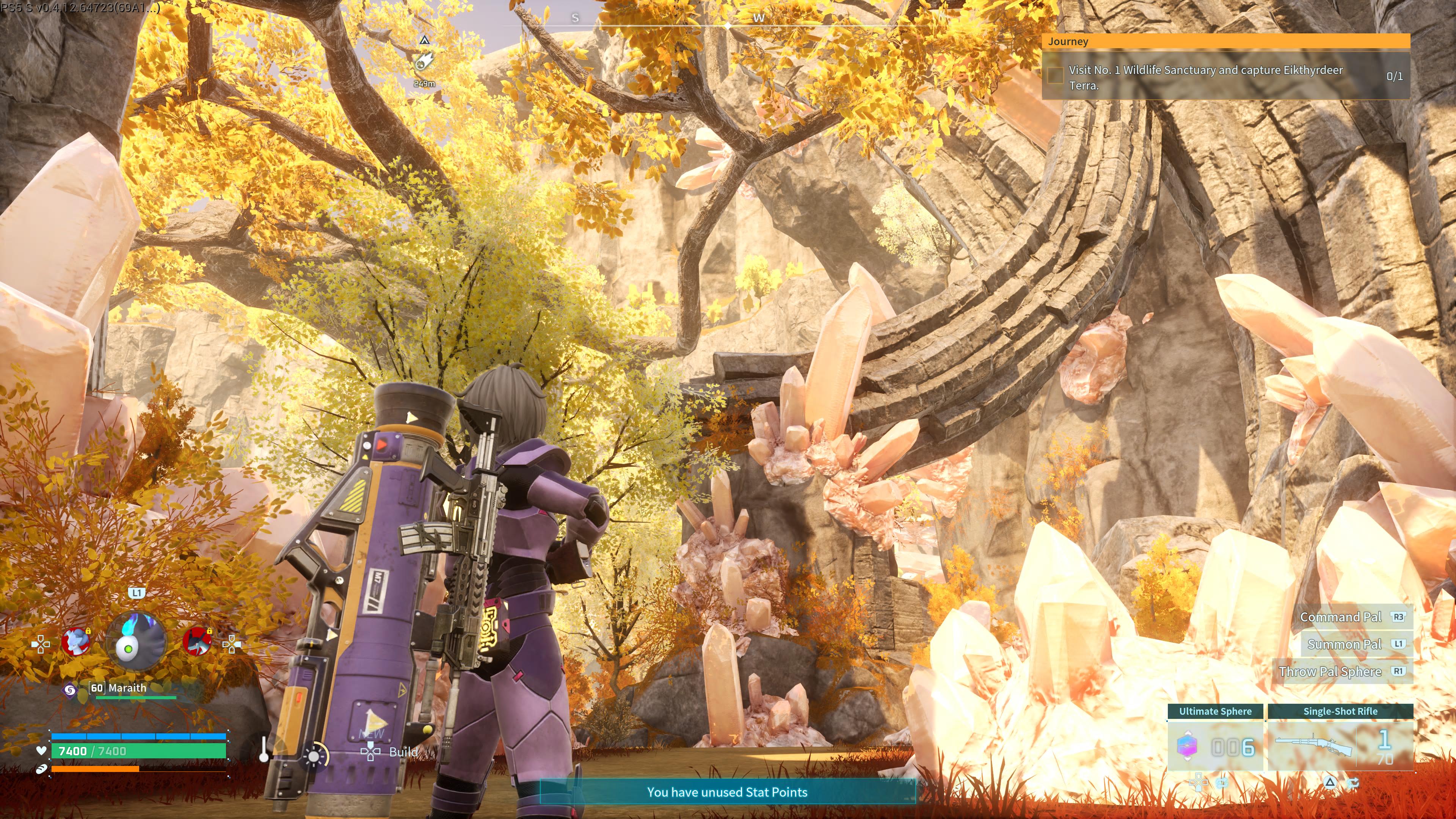Choose the Throw Pal Sphere action label
The width and height of the screenshot is (1456, 819).
point(1330,672)
